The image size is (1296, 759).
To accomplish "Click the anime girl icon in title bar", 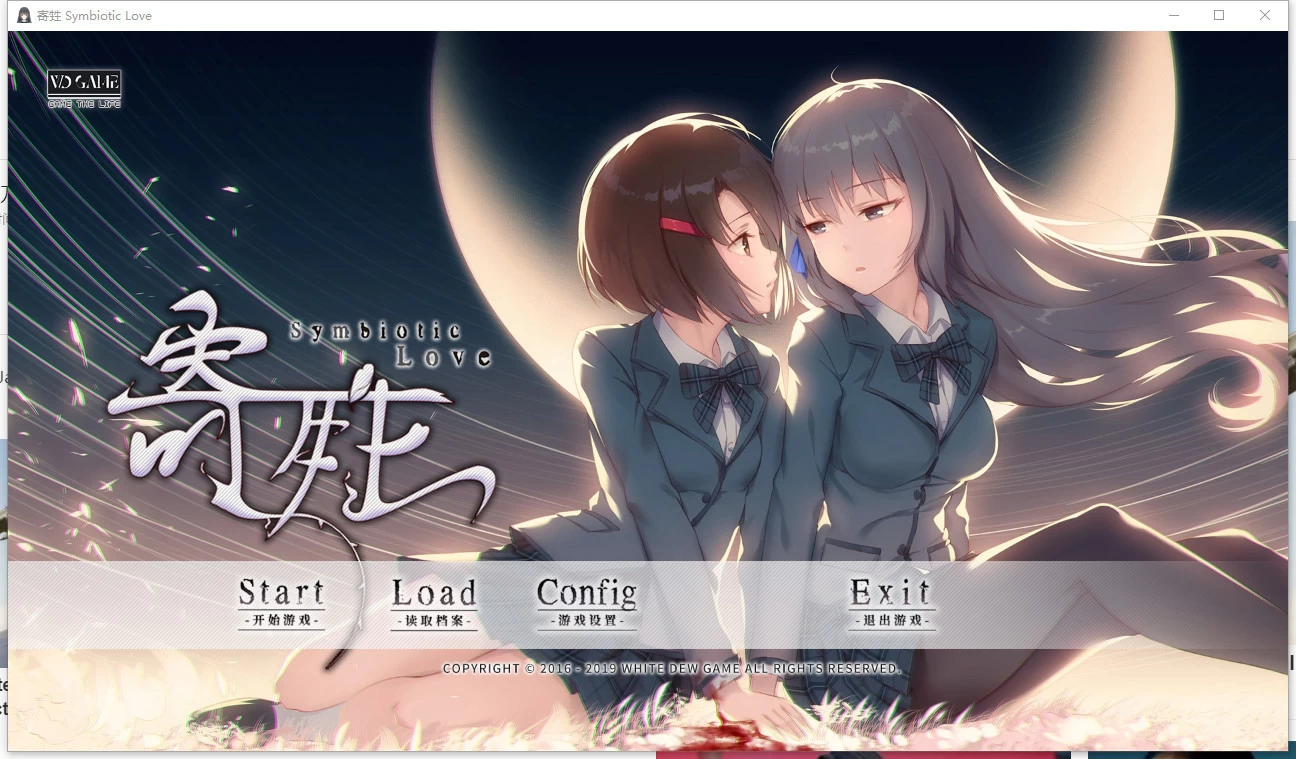I will click(22, 14).
